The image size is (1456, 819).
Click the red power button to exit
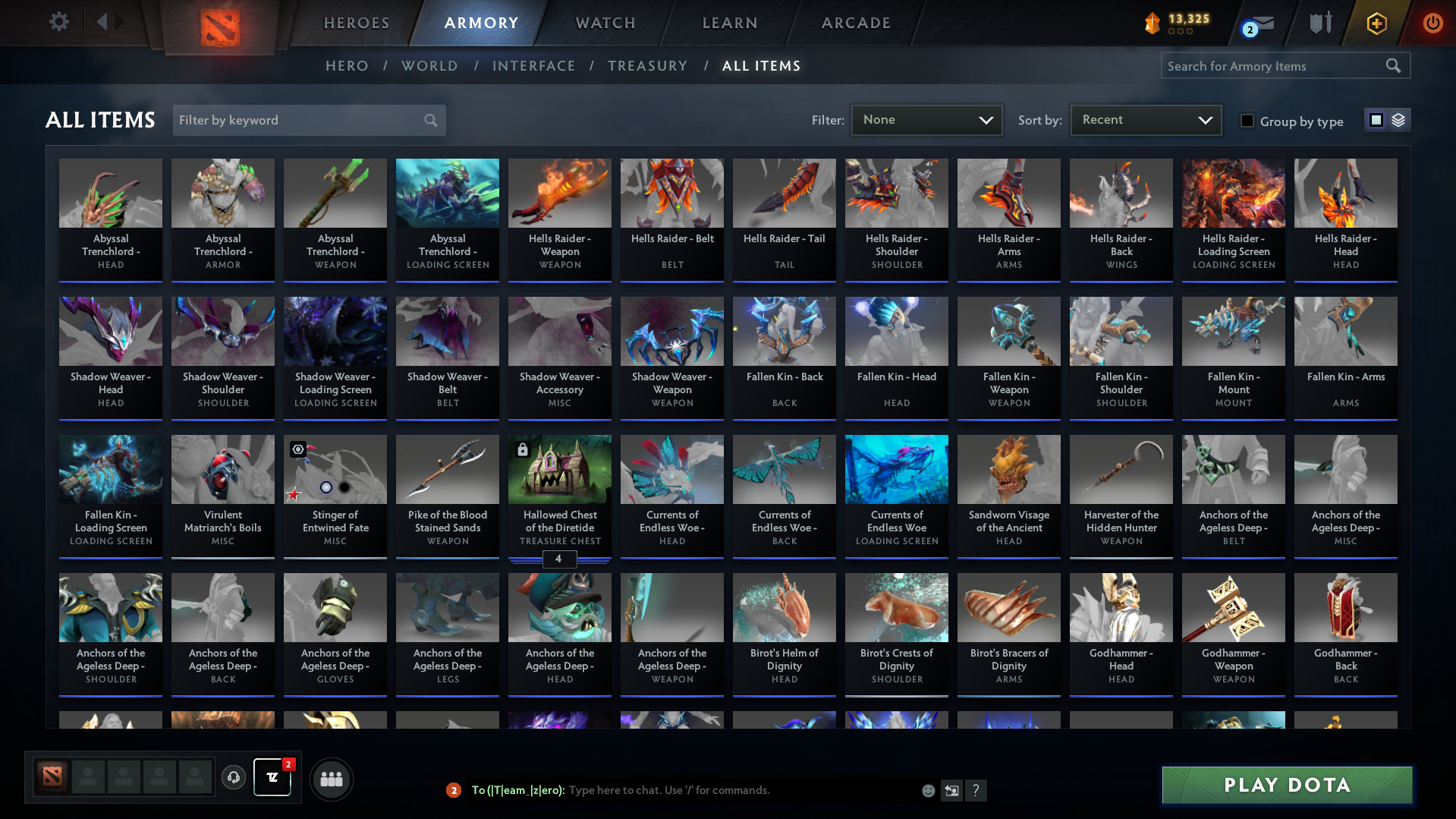coord(1432,23)
